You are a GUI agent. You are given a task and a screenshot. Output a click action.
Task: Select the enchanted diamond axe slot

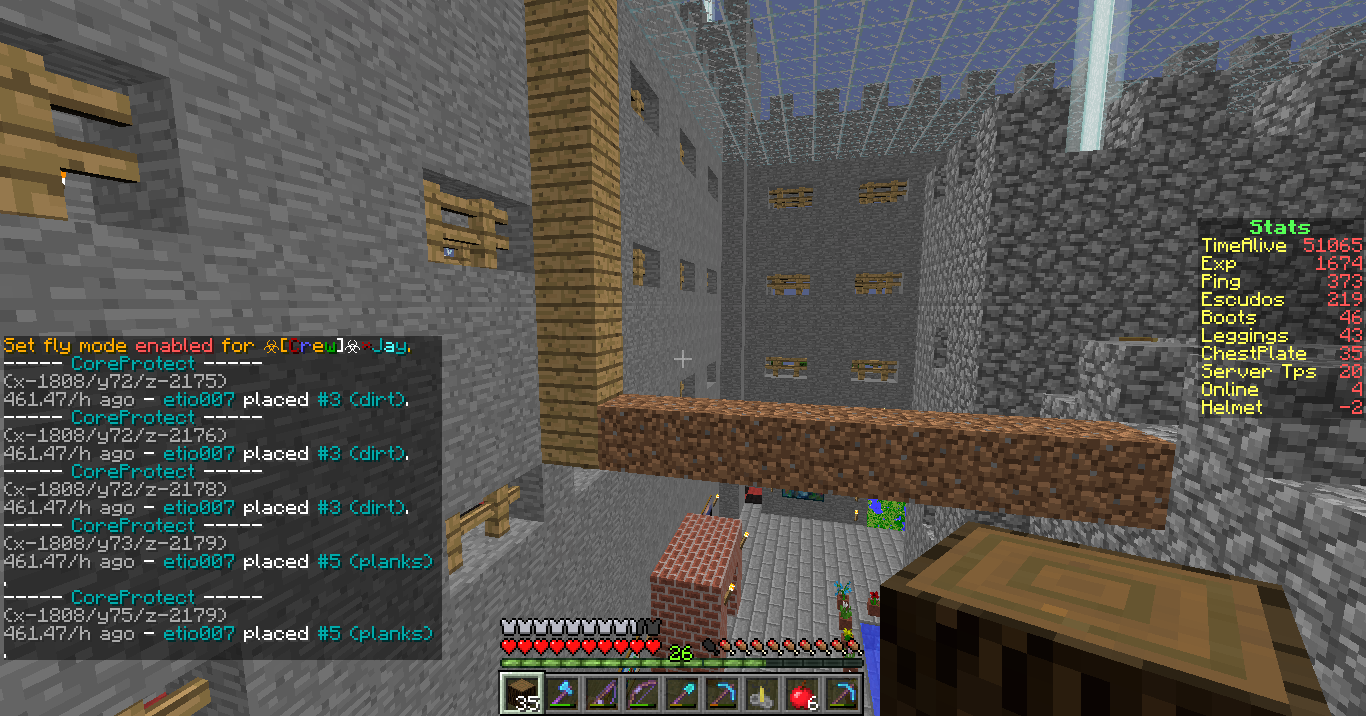click(x=560, y=693)
